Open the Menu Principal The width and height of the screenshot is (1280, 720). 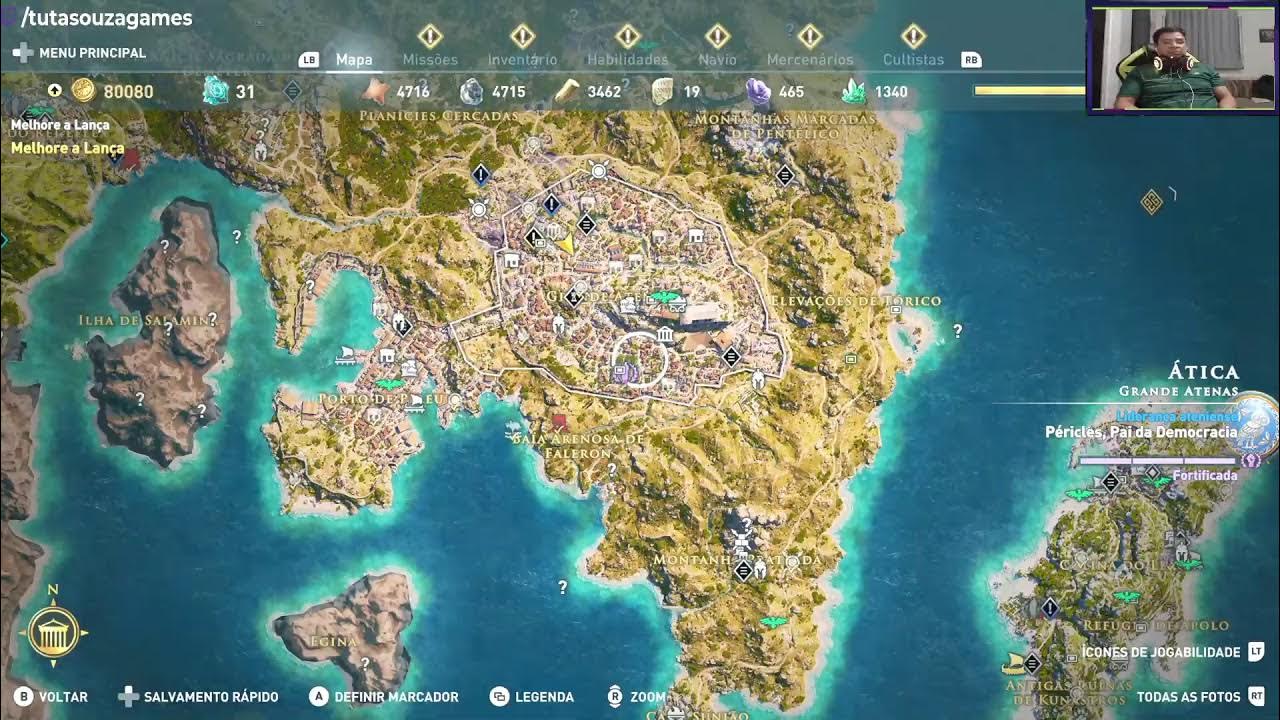click(x=80, y=52)
